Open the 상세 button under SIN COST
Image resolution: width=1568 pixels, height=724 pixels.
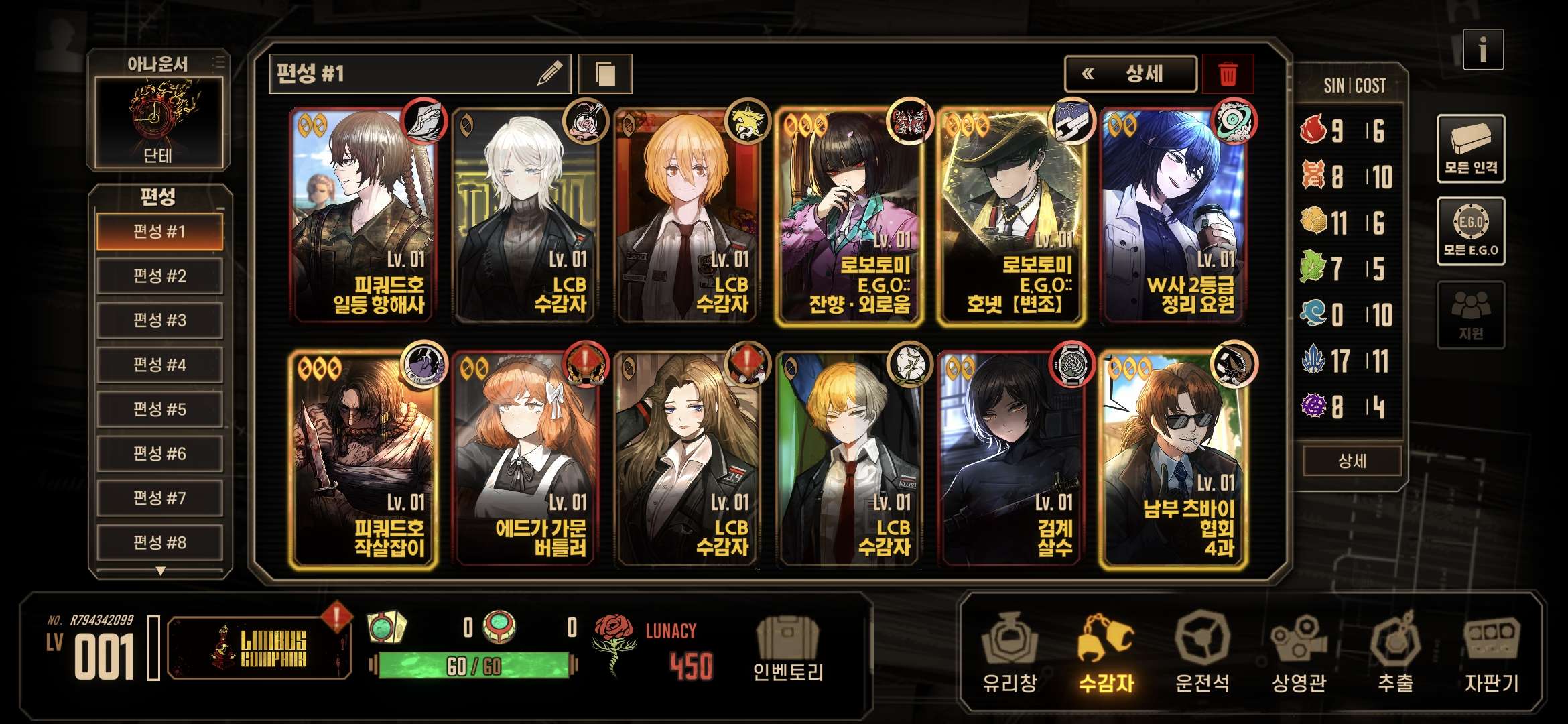point(1352,461)
